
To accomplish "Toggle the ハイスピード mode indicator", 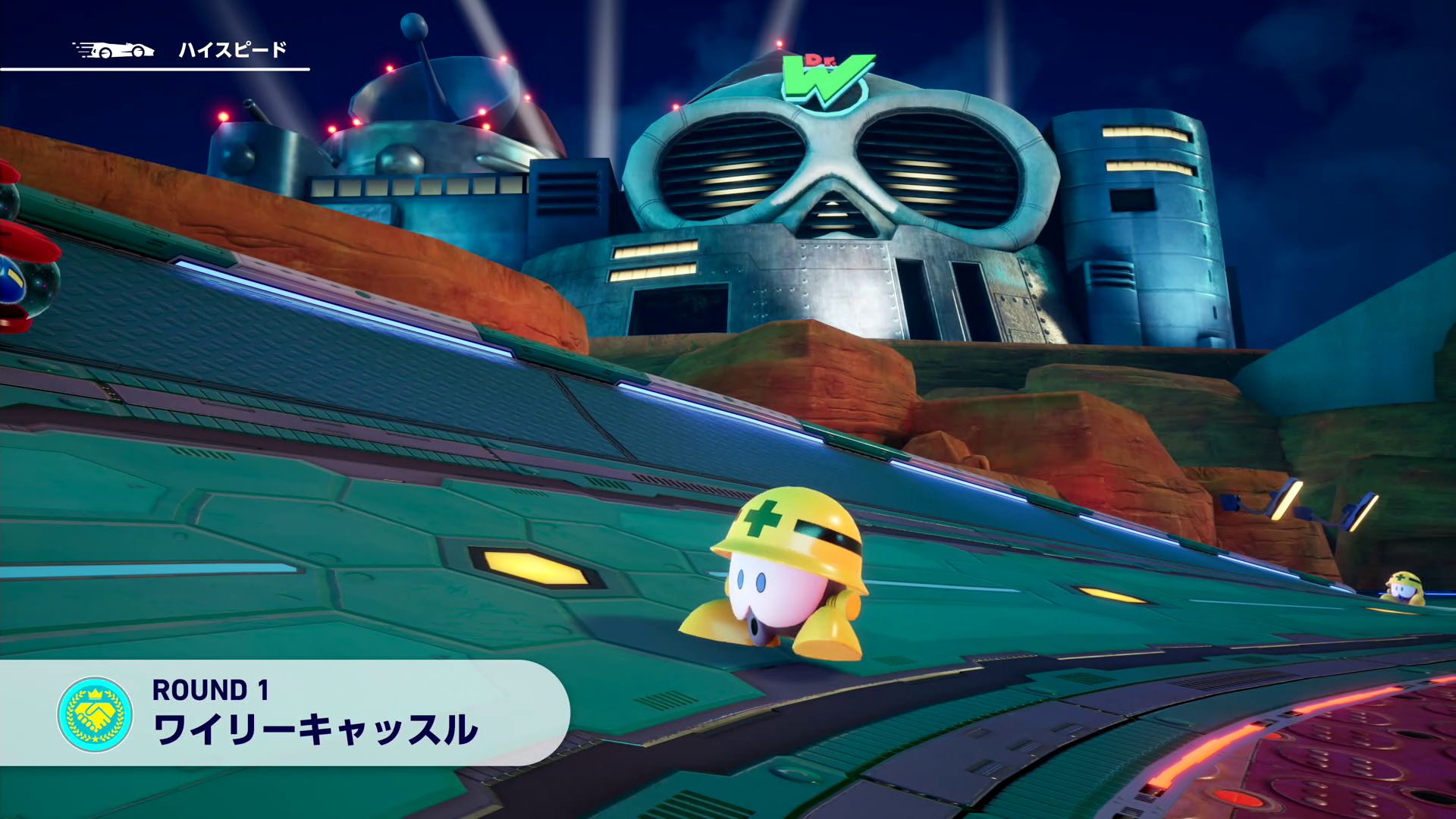I will pyautogui.click(x=231, y=52).
